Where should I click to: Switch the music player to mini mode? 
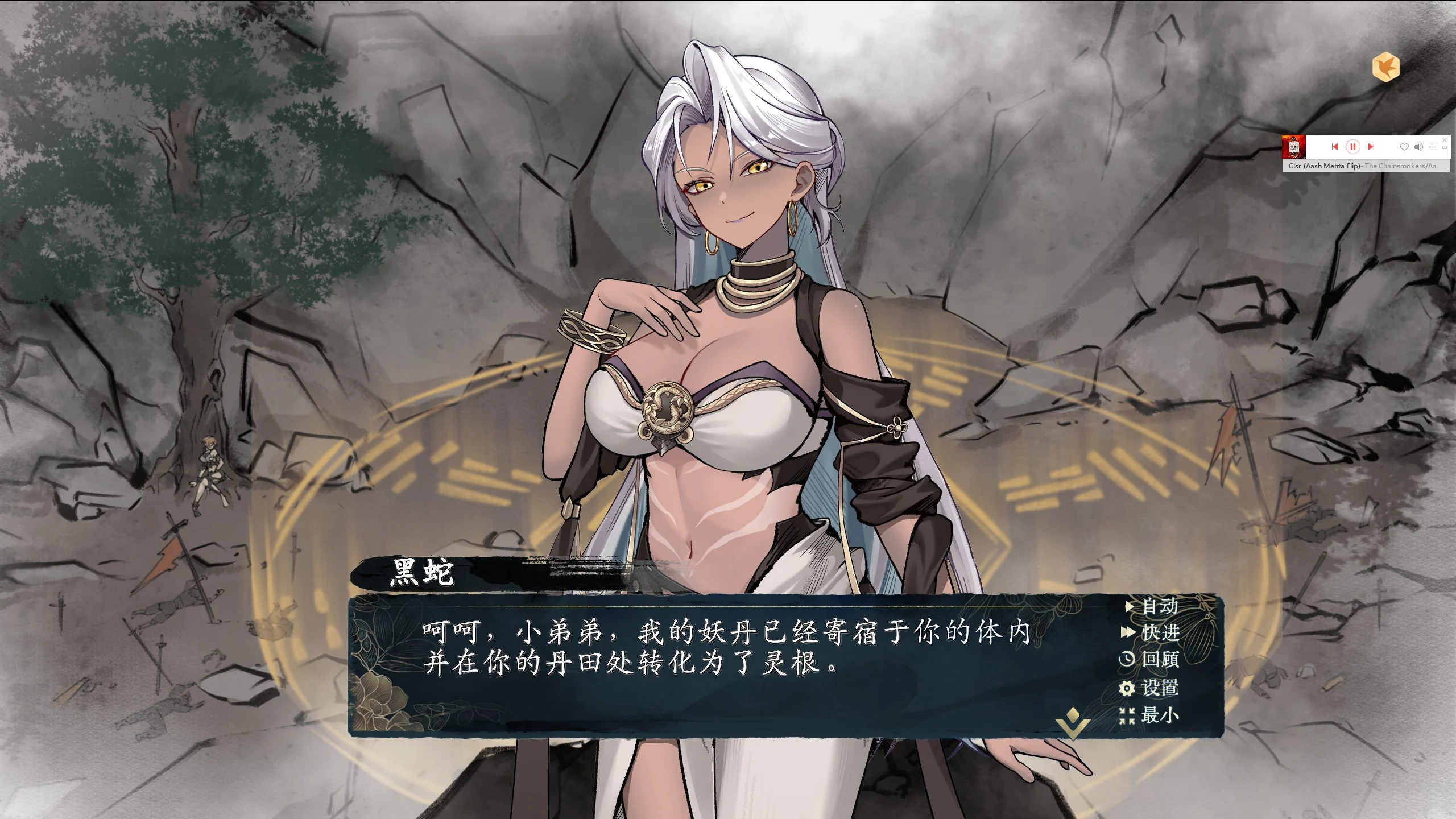[x=1445, y=148]
